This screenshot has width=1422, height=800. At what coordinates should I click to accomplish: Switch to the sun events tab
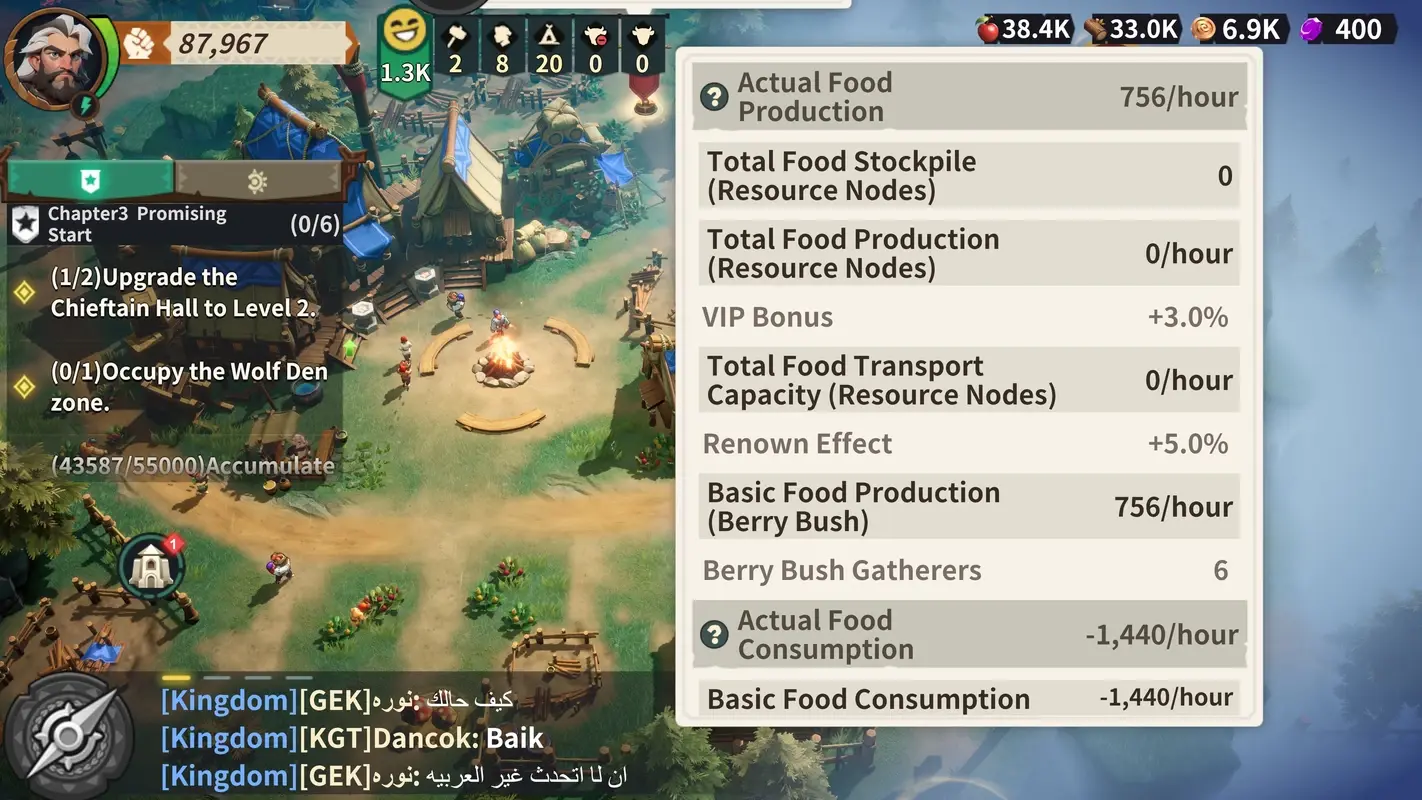[257, 178]
